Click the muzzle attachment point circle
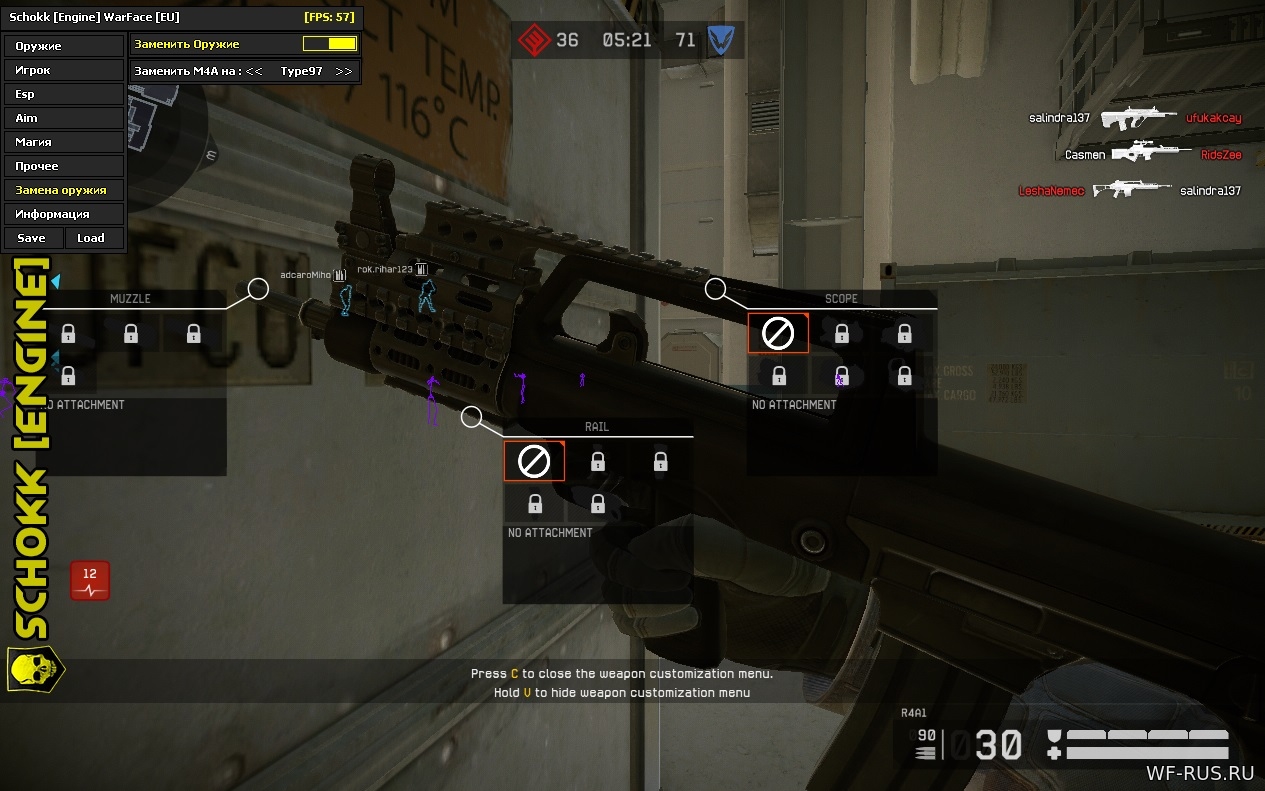 258,289
